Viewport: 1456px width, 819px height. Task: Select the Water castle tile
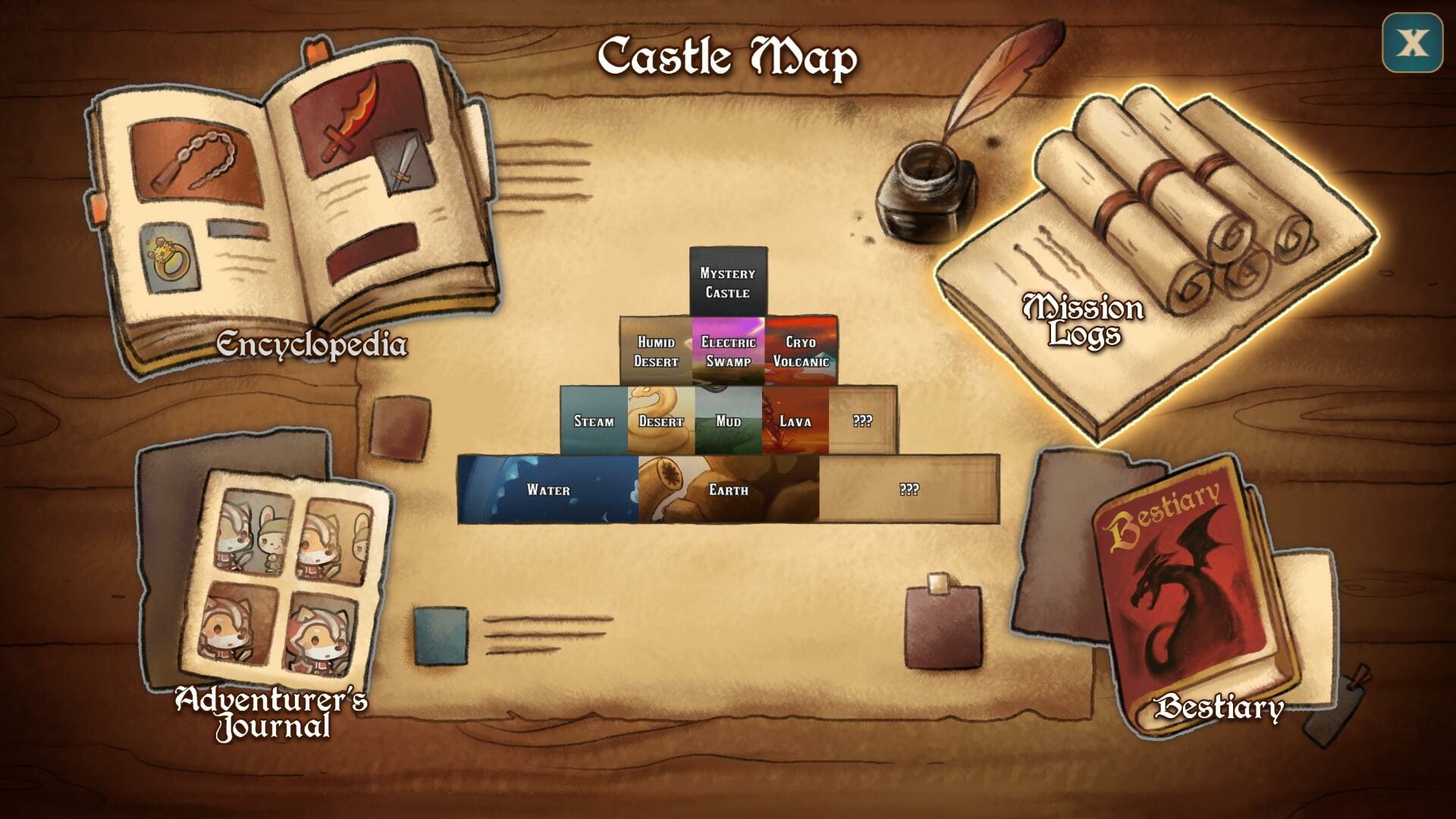[x=548, y=490]
